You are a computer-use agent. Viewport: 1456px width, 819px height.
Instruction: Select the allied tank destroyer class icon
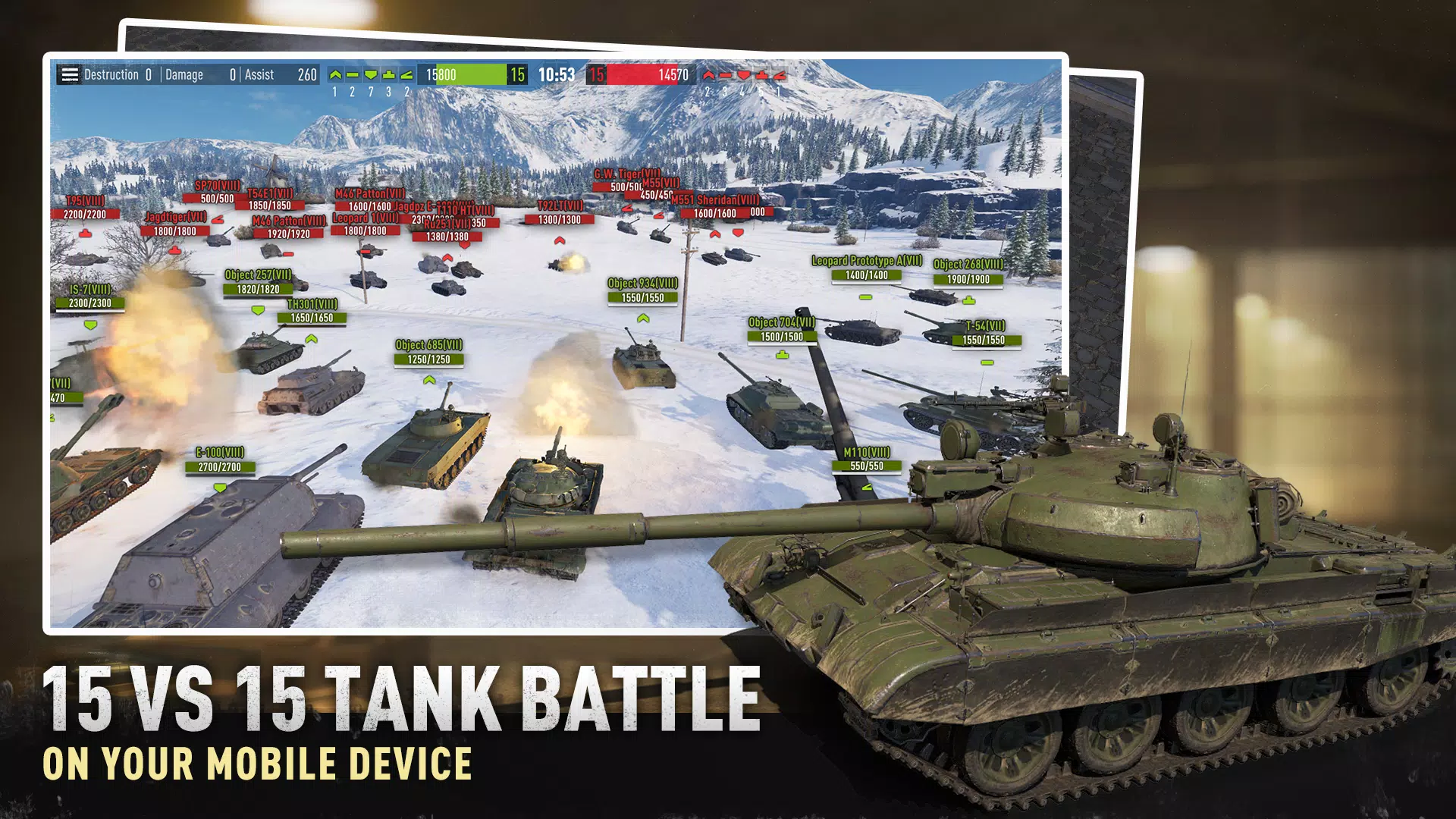pos(388,74)
